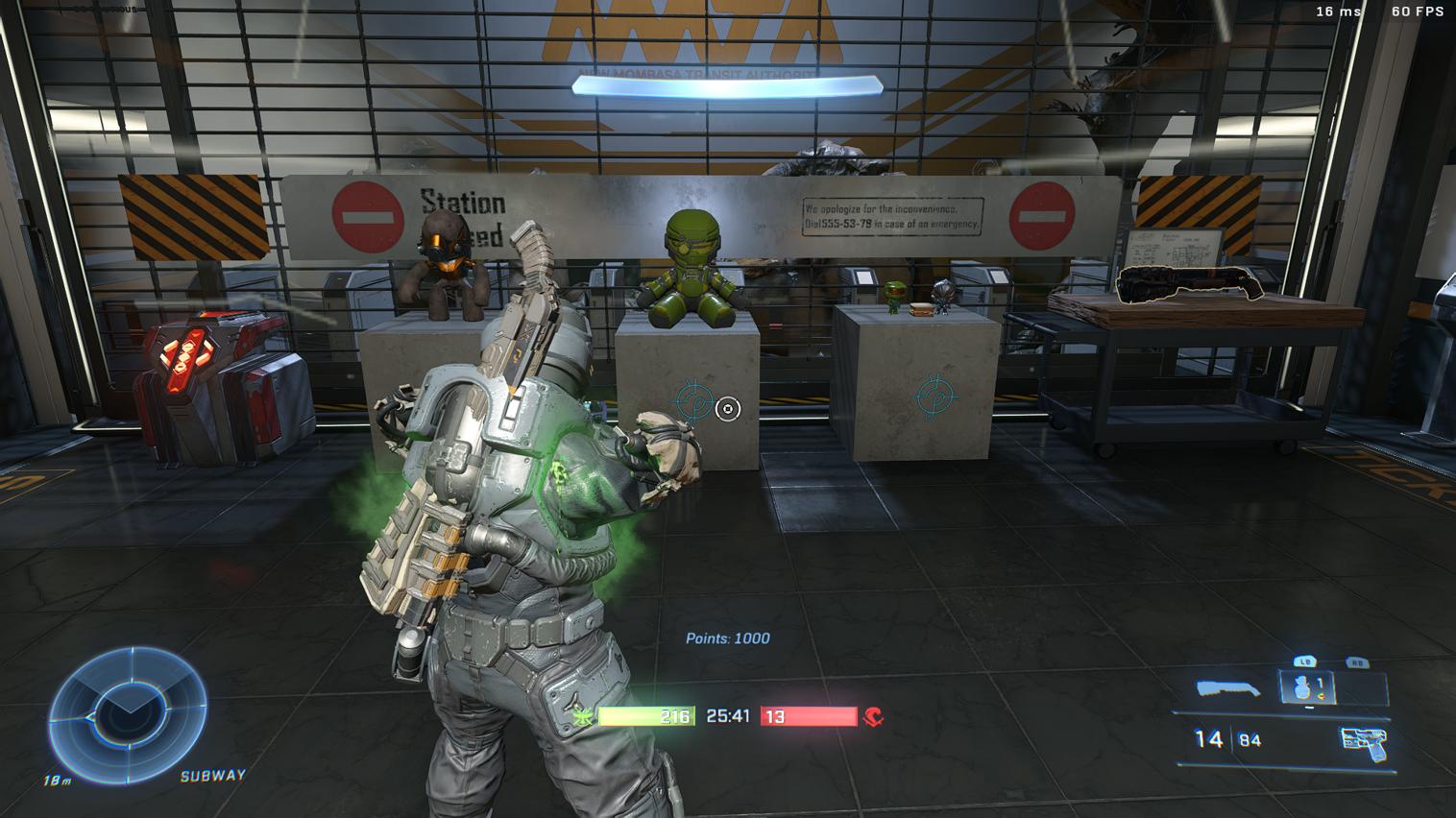
Task: Expand the Points: 1000 score display
Action: pos(728,638)
